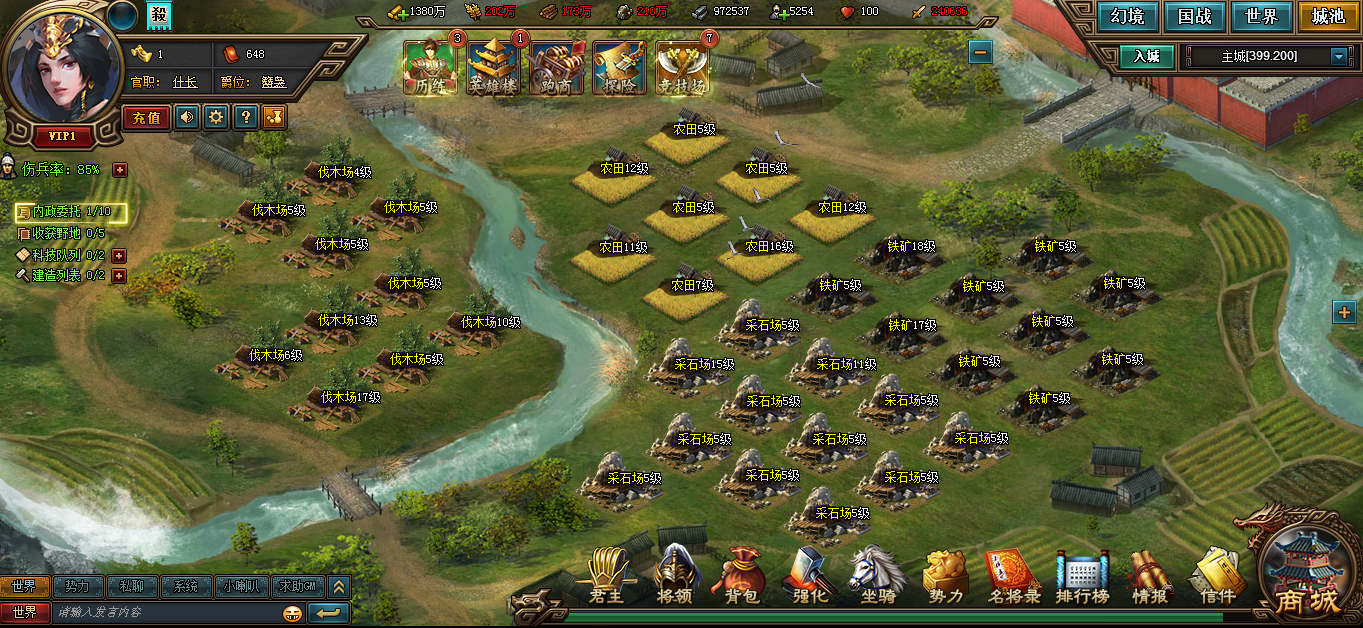The image size is (1363, 628).
Task: Enter the 商城 shop
Action: click(x=1306, y=578)
